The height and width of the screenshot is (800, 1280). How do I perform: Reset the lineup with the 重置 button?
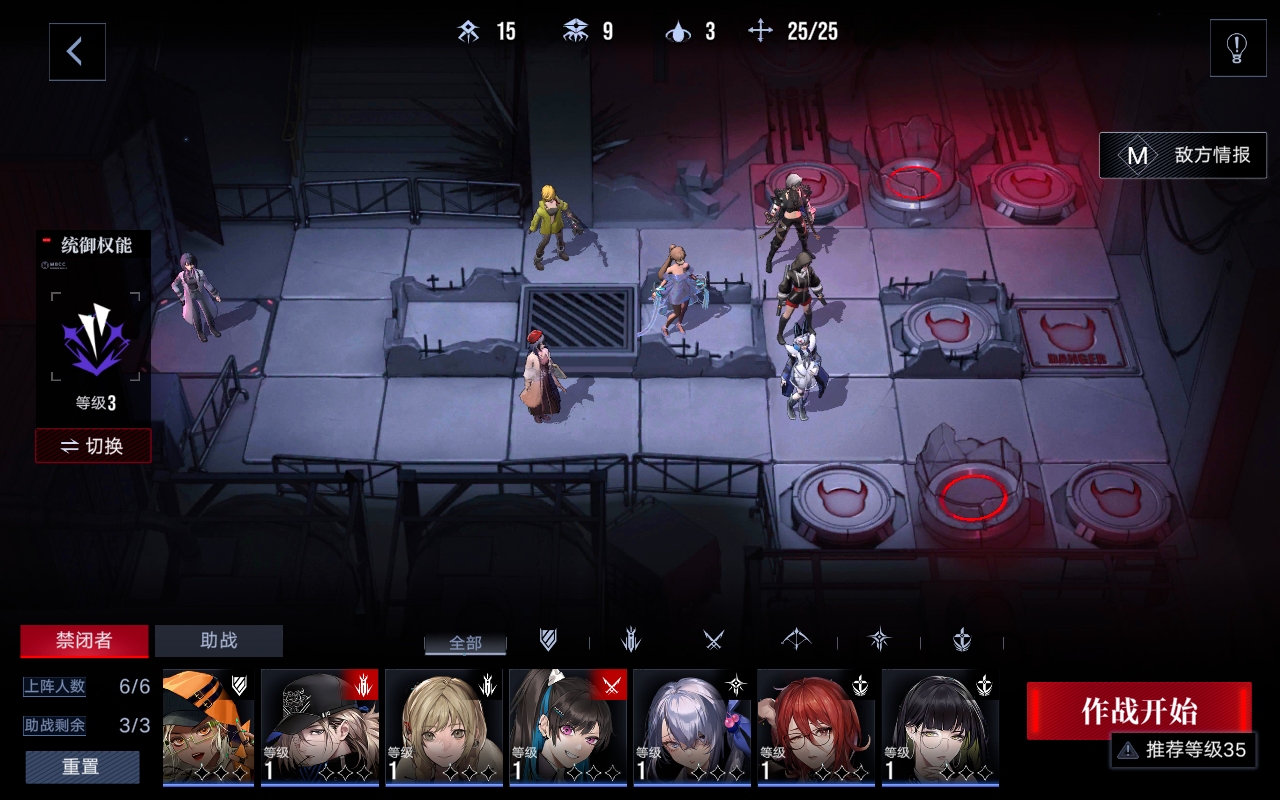pyautogui.click(x=82, y=767)
